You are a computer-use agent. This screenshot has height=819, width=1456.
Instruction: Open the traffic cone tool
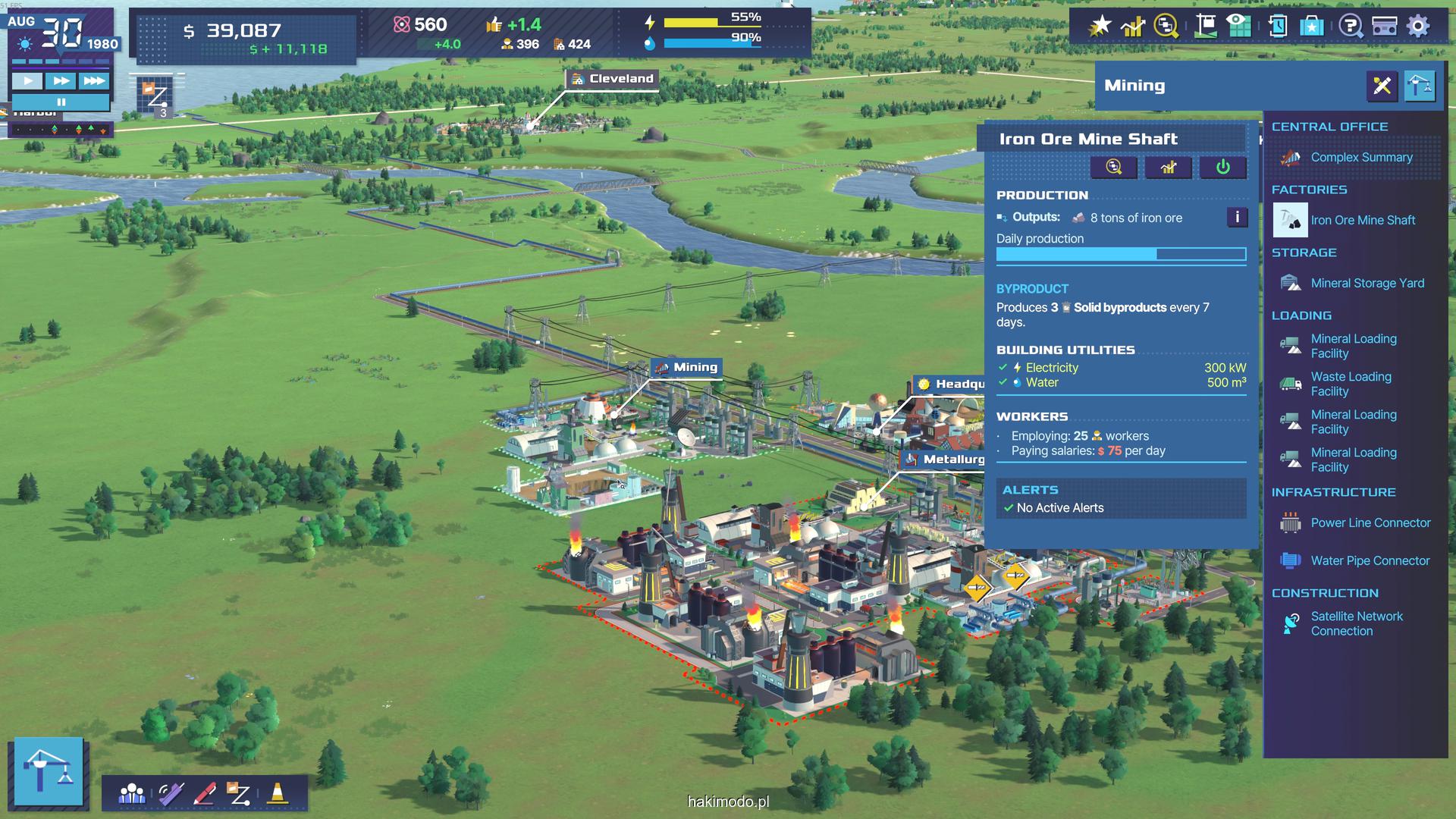coord(278,793)
